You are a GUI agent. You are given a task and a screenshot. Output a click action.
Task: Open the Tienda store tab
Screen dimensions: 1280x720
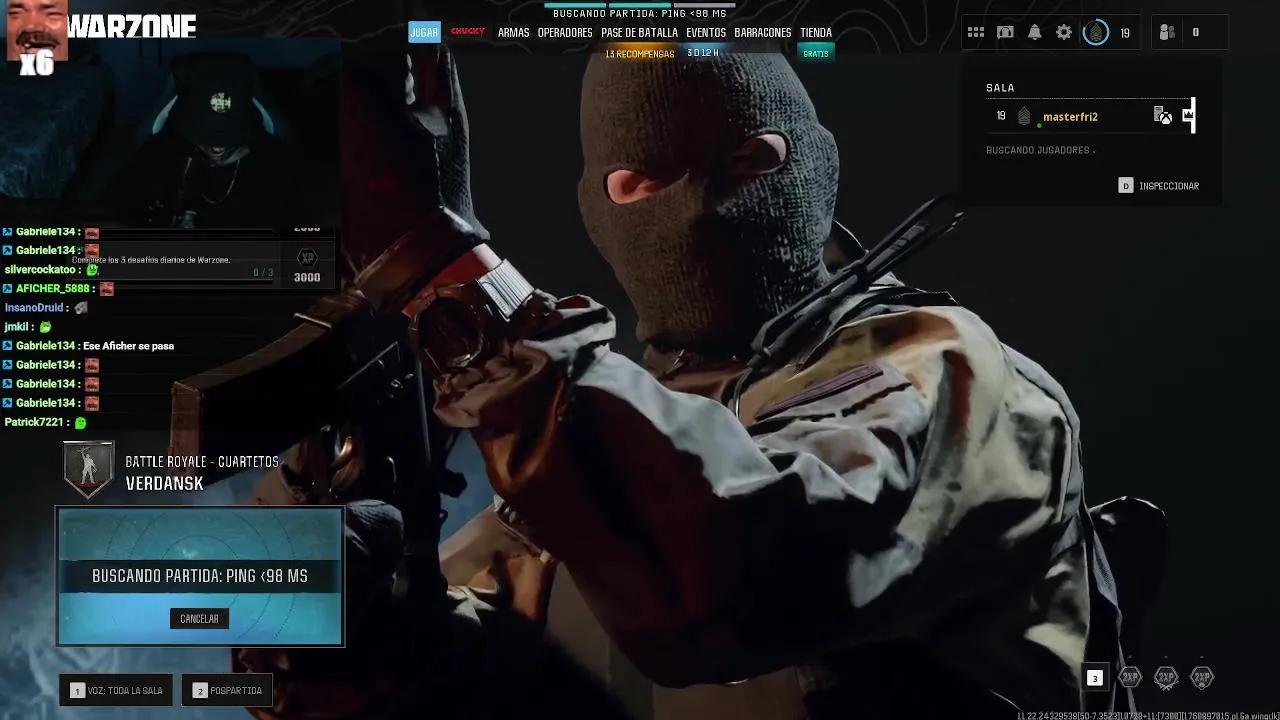click(816, 32)
